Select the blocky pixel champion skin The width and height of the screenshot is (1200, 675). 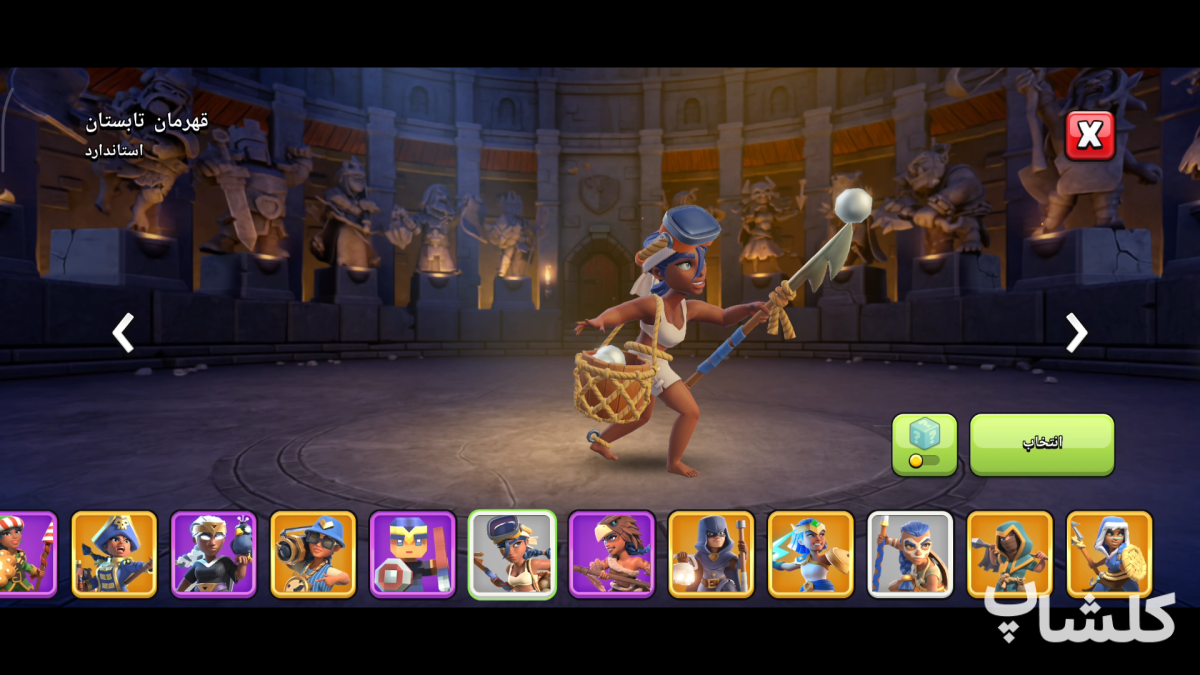pyautogui.click(x=412, y=554)
